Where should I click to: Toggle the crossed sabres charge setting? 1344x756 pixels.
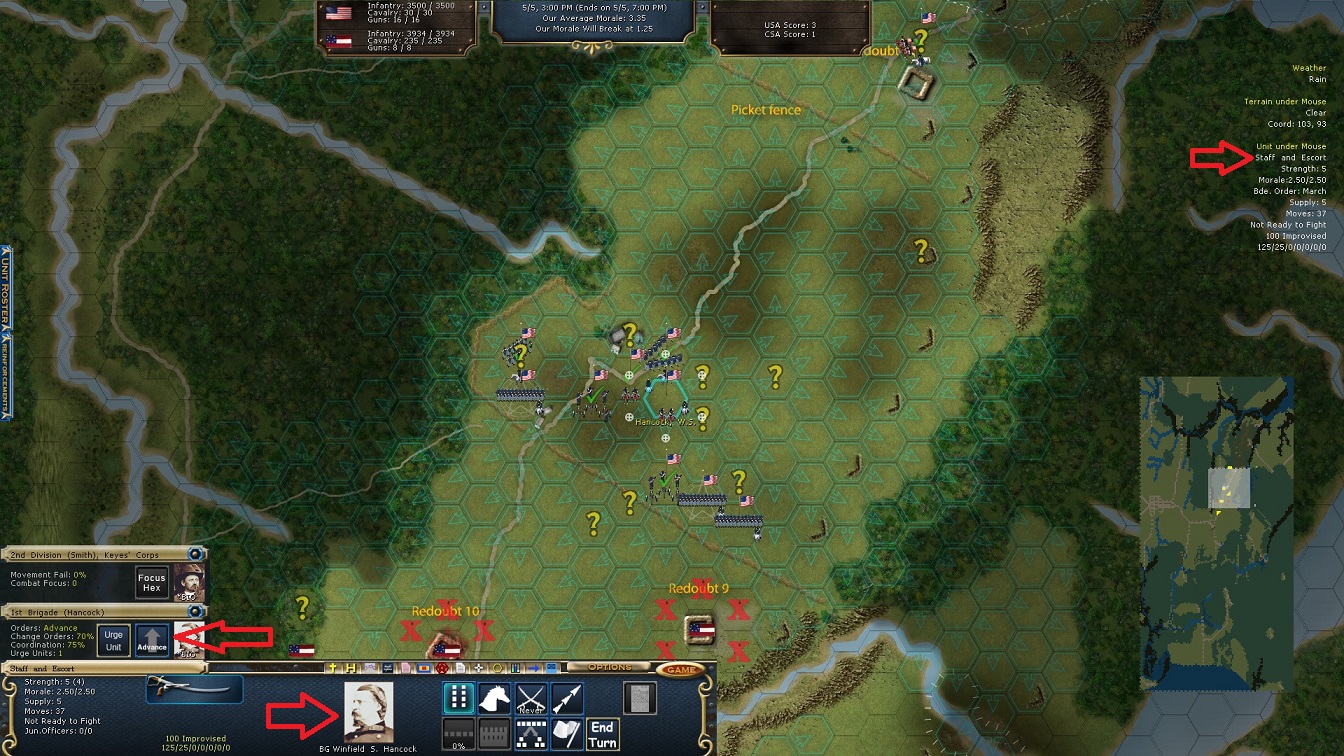tap(531, 698)
